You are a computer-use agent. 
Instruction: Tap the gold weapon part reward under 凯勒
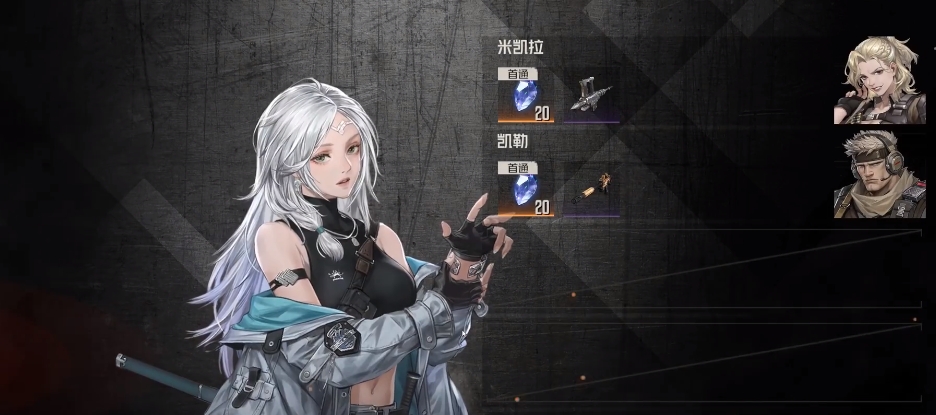pyautogui.click(x=589, y=189)
